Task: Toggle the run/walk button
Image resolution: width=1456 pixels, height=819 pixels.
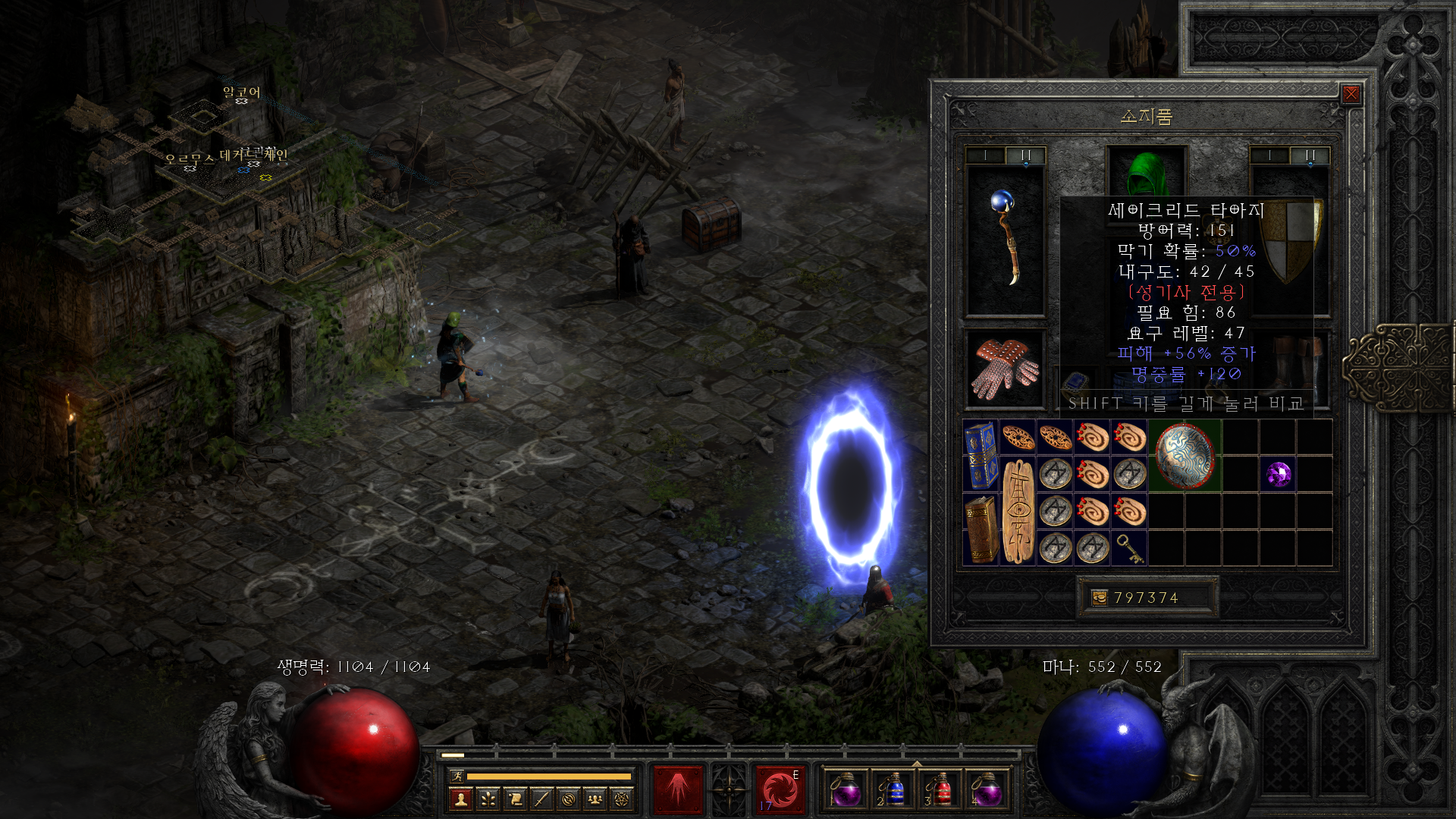Action: pos(457,776)
